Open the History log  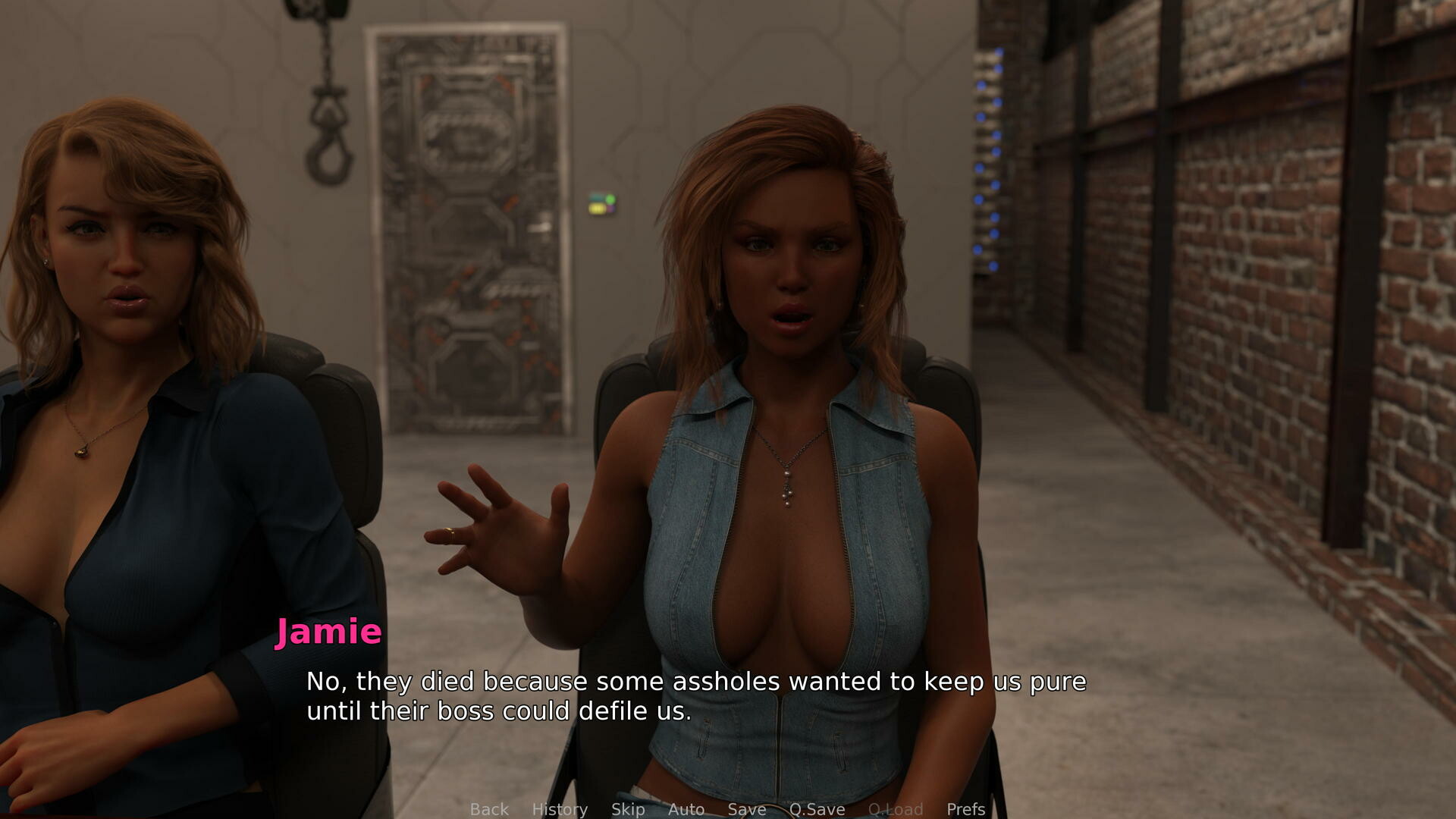coord(560,809)
